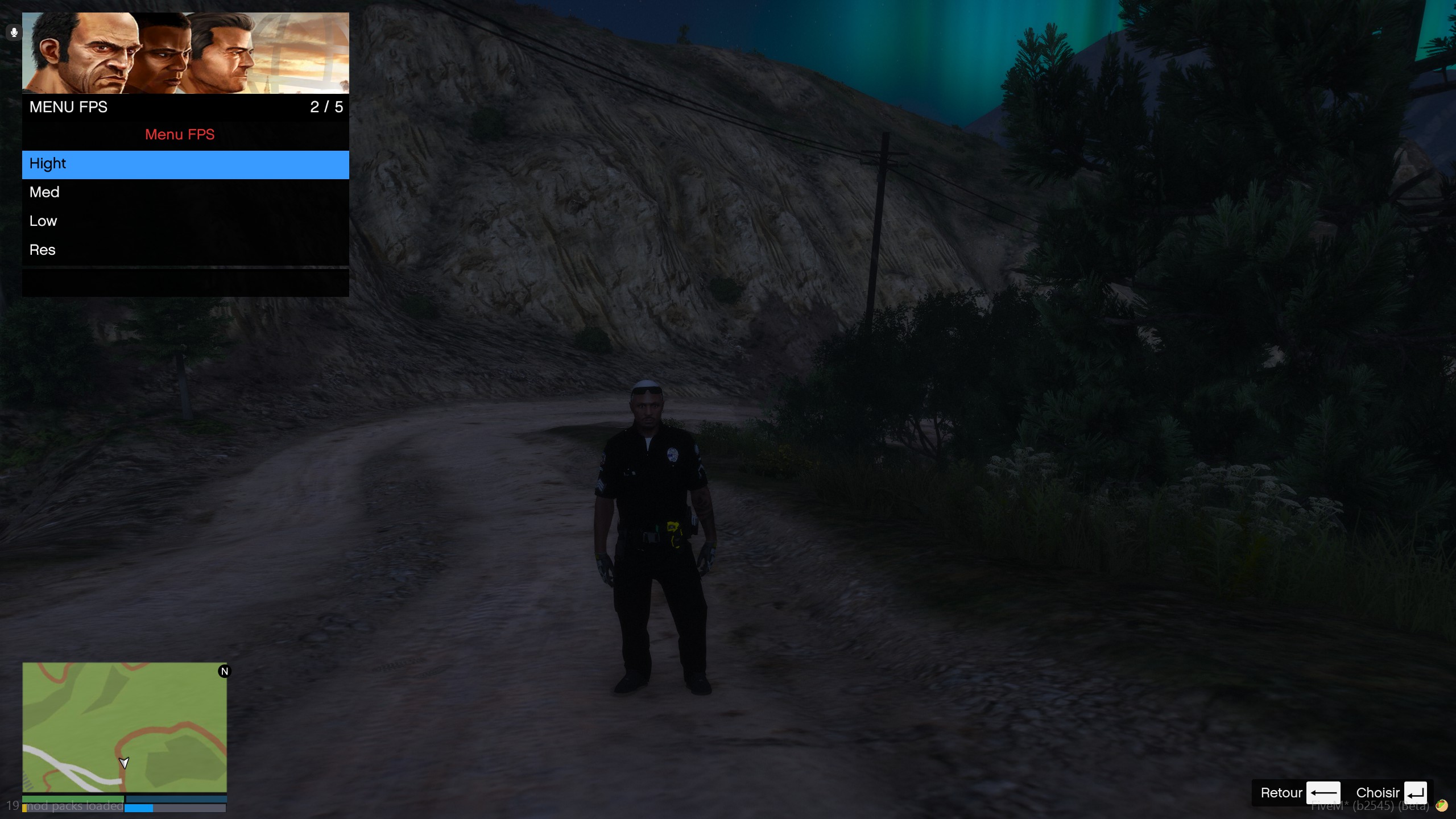
Task: Click the N compass marker on the minimap
Action: [225, 671]
